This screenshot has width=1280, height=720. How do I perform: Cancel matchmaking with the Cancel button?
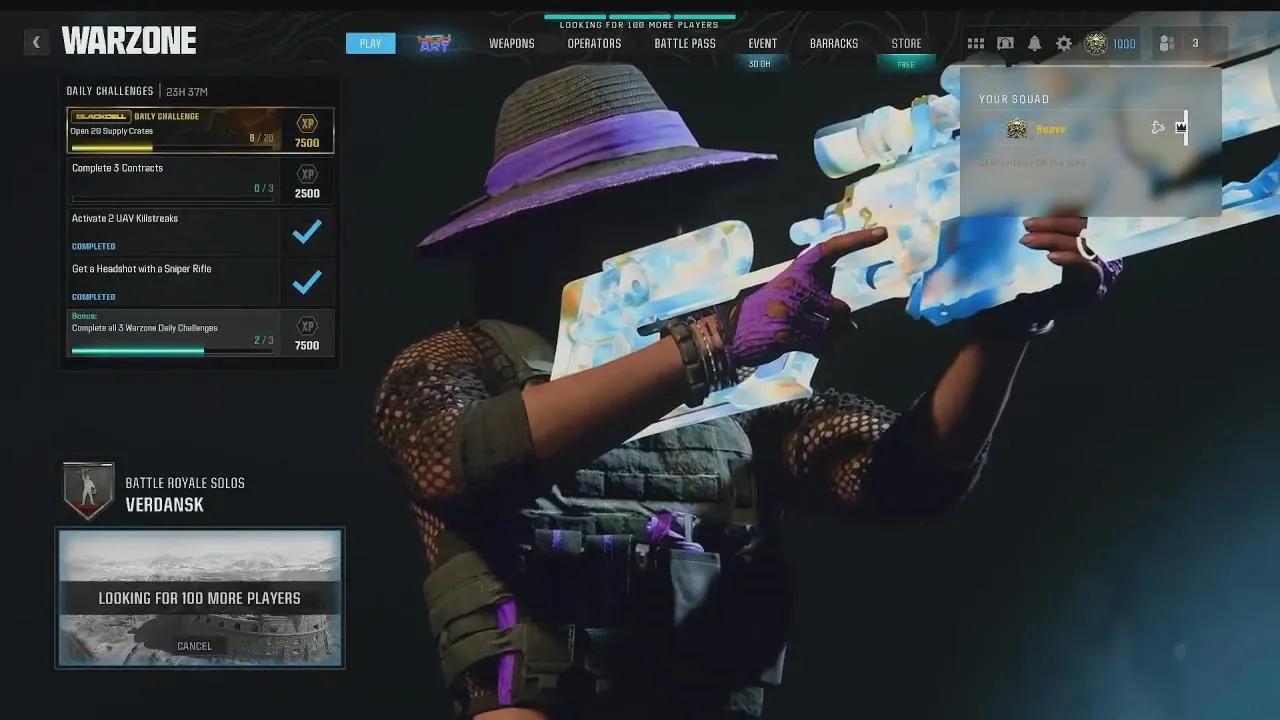[x=194, y=645]
